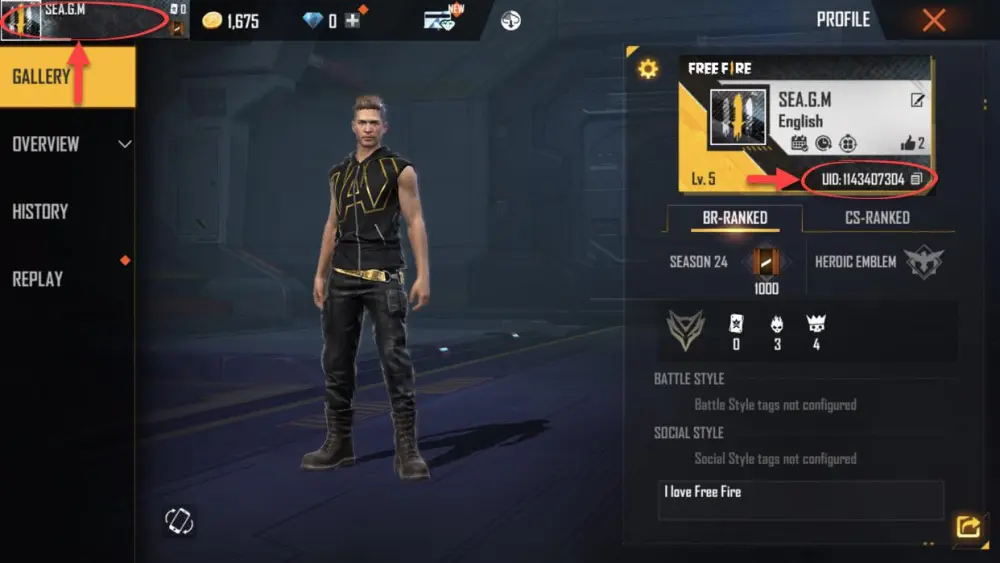Open the weapon icon marked NEW

440,20
